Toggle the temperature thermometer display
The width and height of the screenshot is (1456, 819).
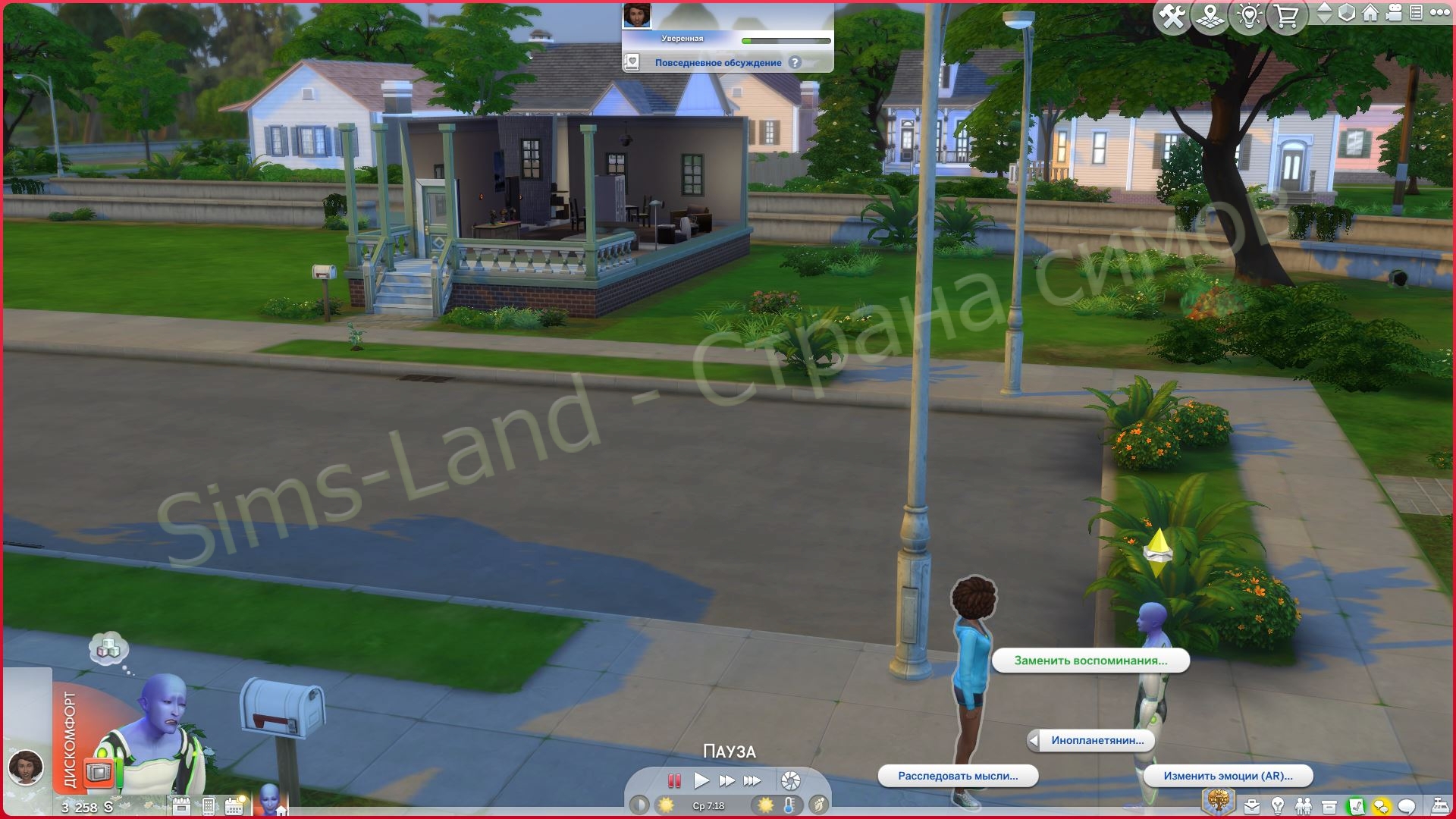(x=789, y=806)
